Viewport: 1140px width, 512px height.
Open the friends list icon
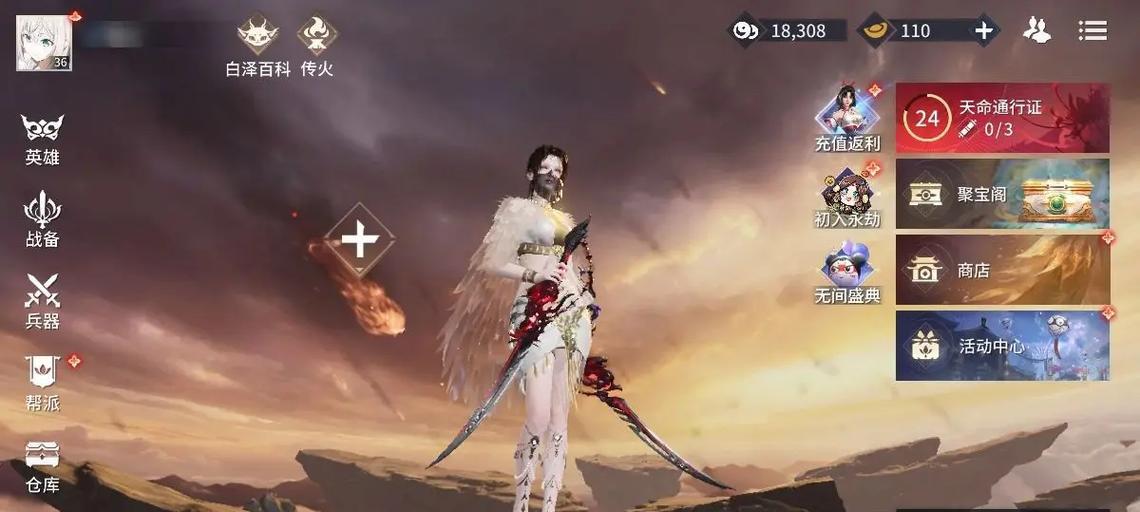click(x=1037, y=31)
